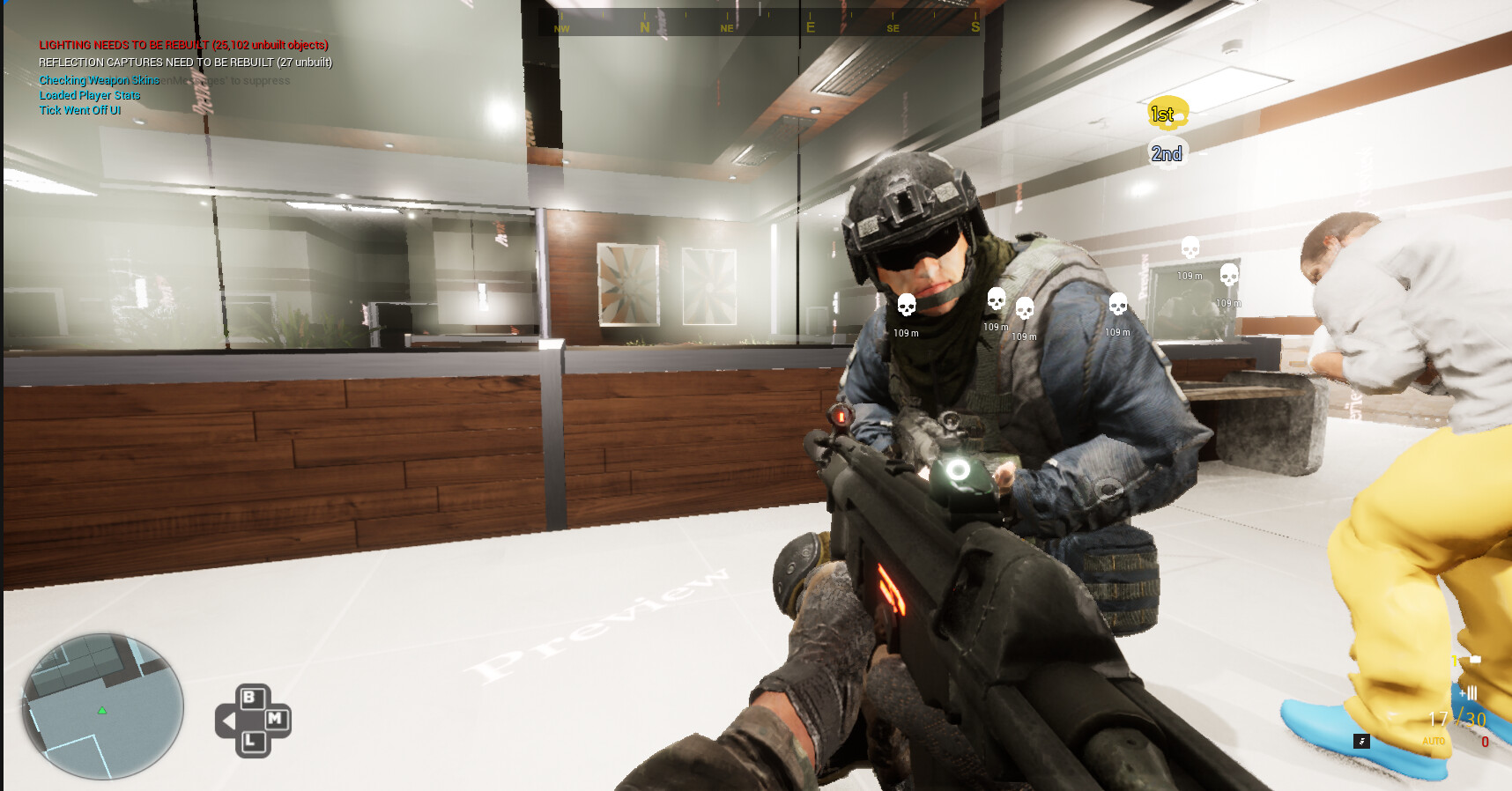Click the briefcase icon next to the yellow 1
1512x791 pixels.
click(1474, 659)
